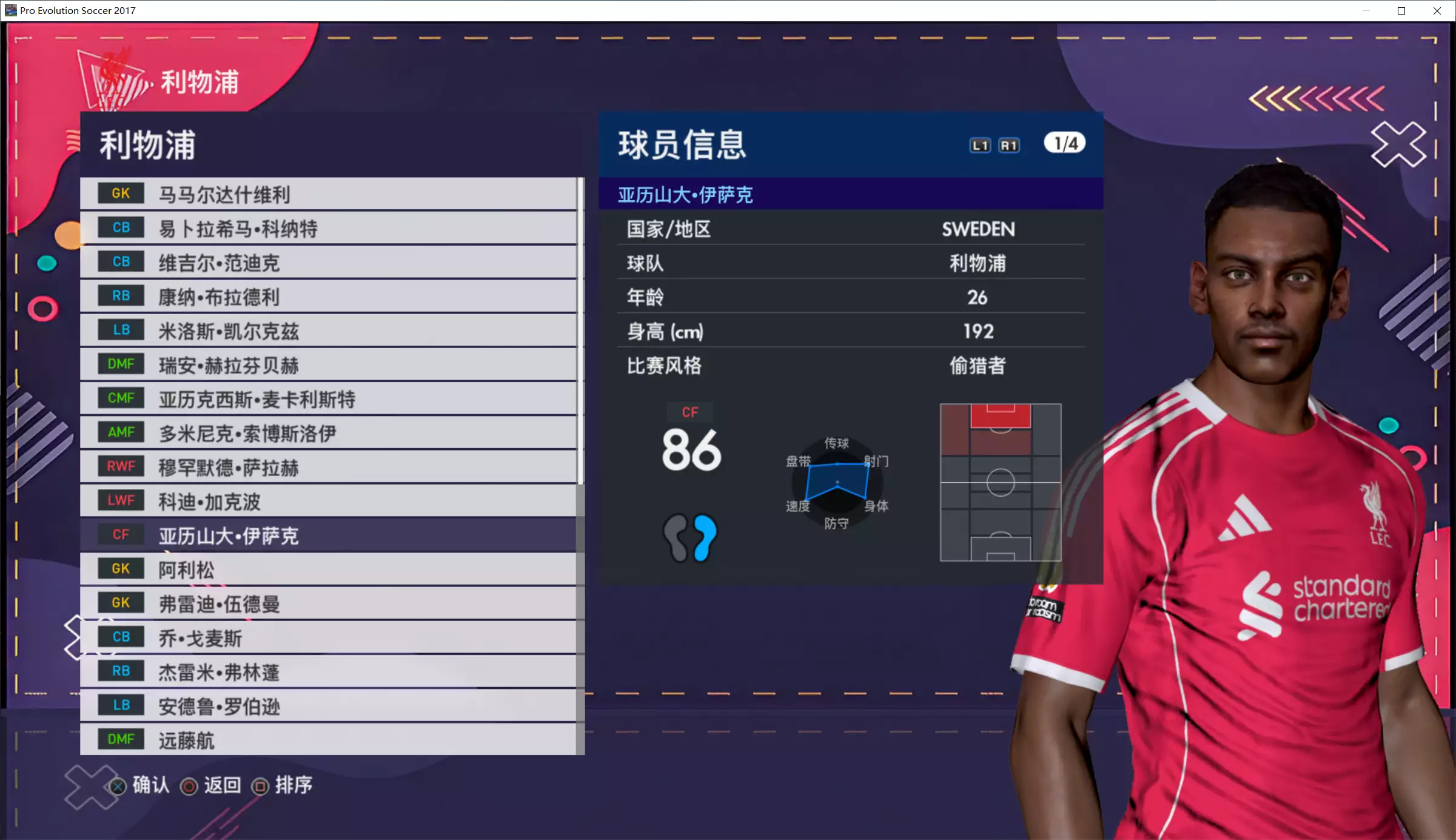The image size is (1456, 840).
Task: Select left-back 米洛斯•凯尔克兹
Action: 327,331
